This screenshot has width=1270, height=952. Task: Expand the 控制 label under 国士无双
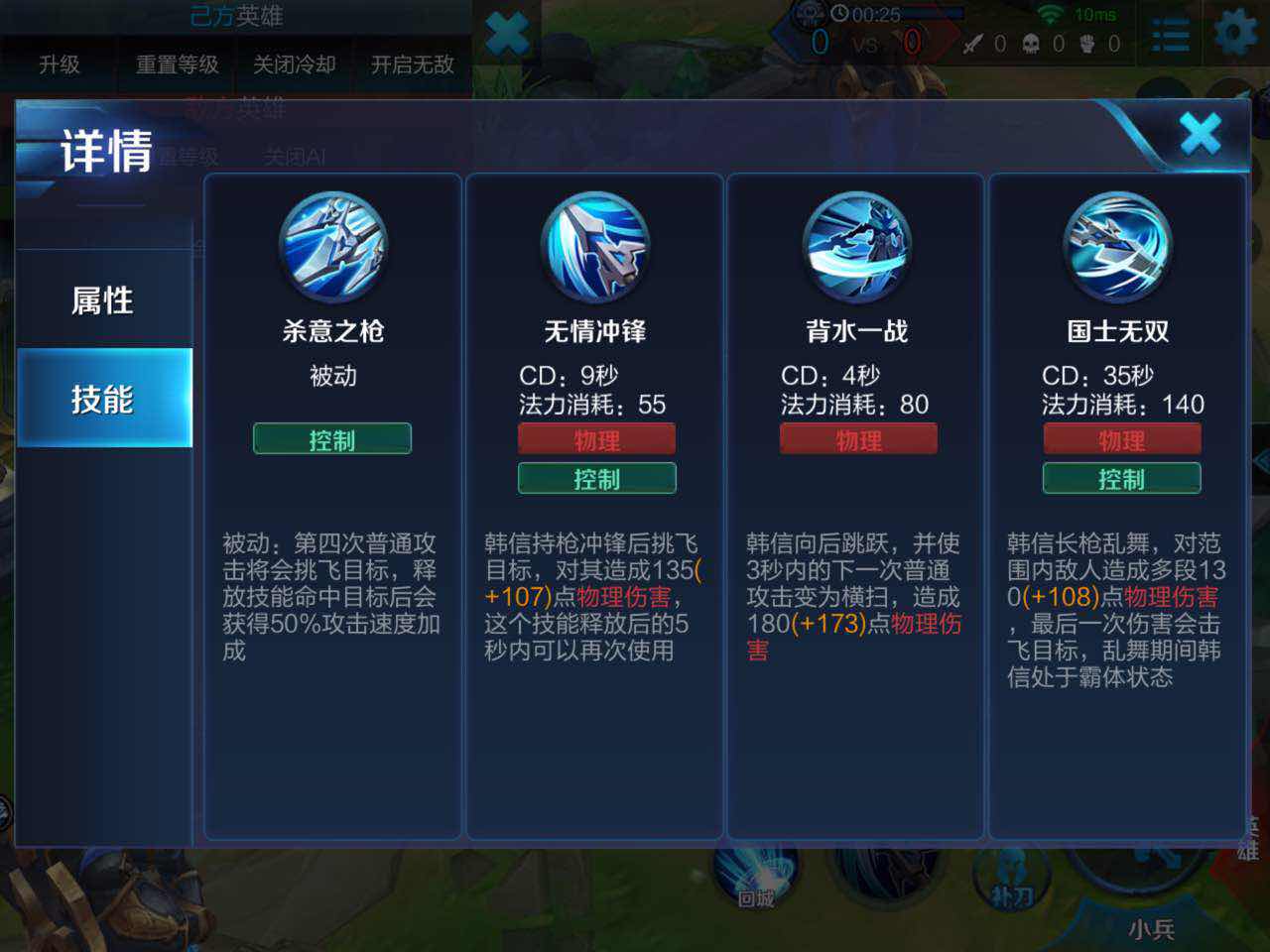(1119, 478)
